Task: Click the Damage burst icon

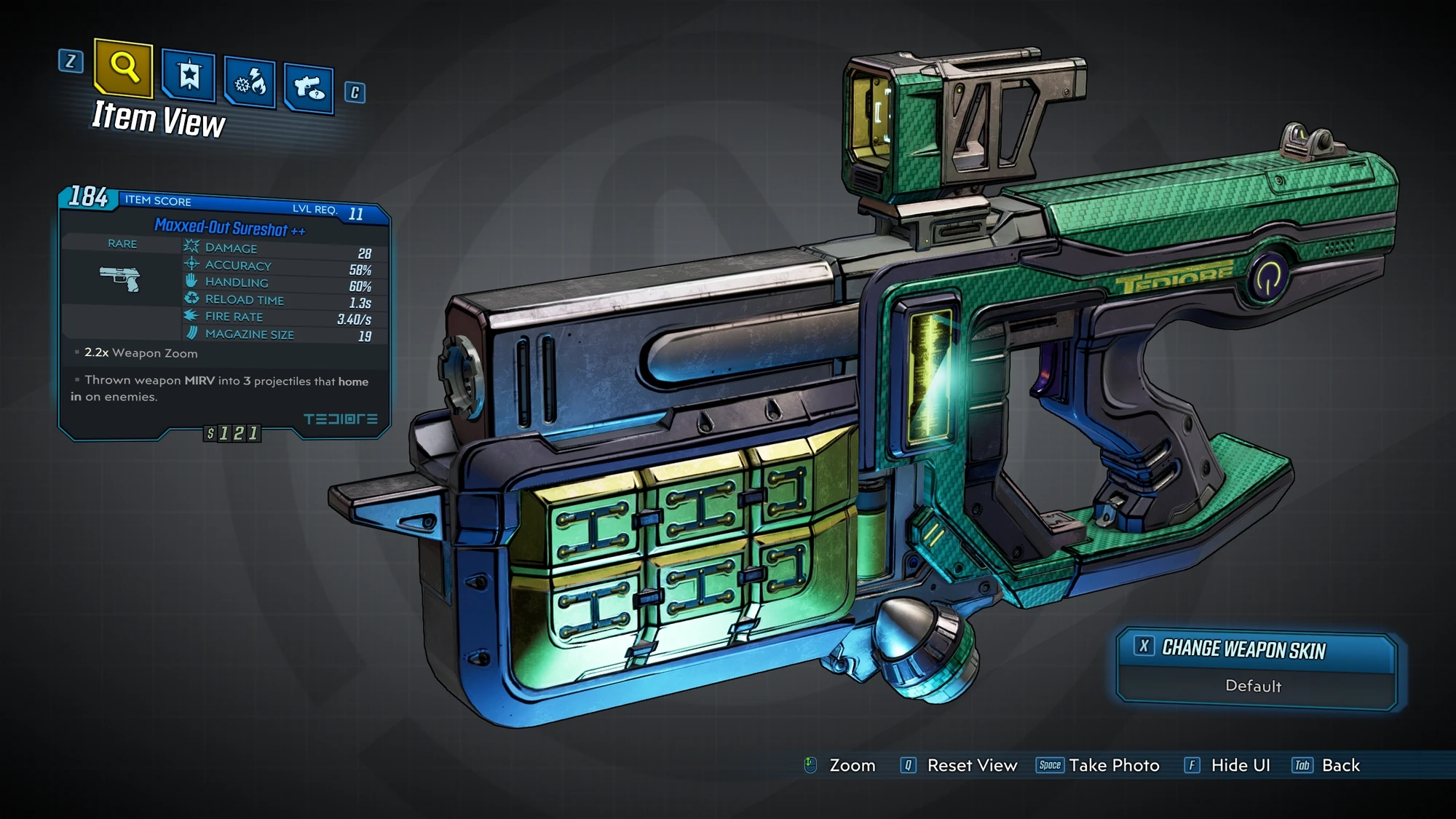Action: 191,248
